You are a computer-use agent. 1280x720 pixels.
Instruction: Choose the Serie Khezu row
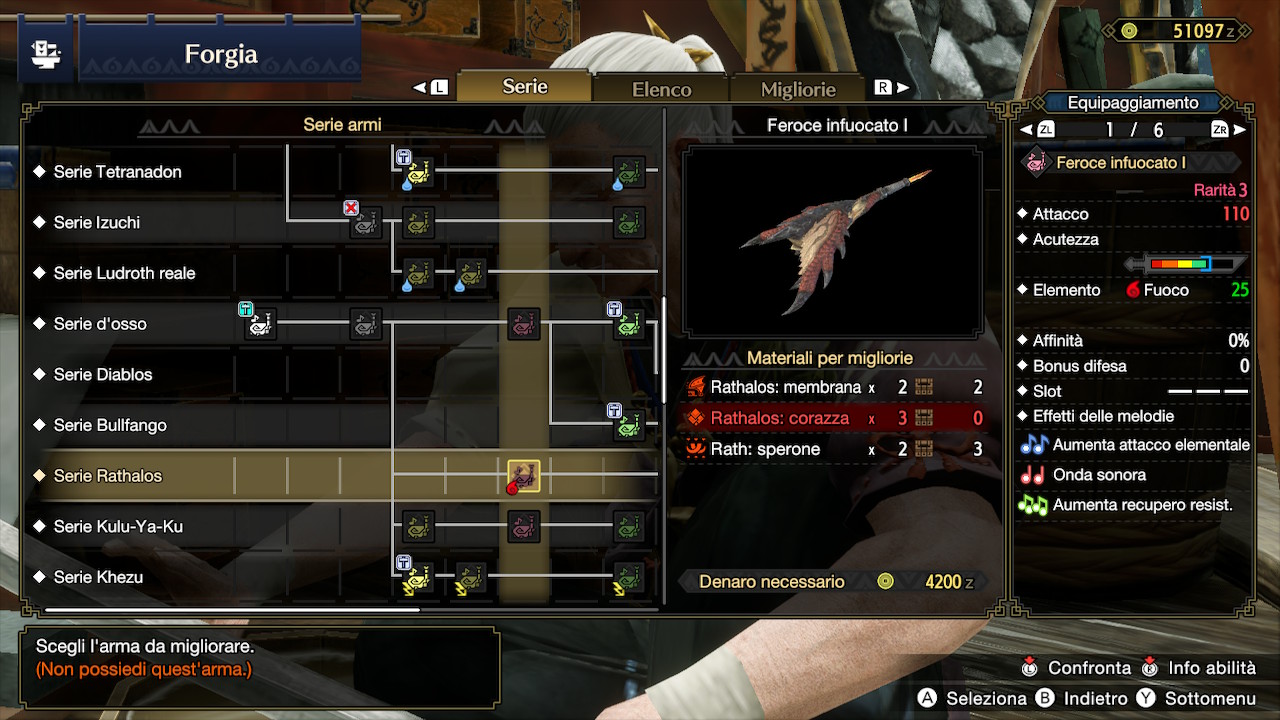[x=98, y=577]
